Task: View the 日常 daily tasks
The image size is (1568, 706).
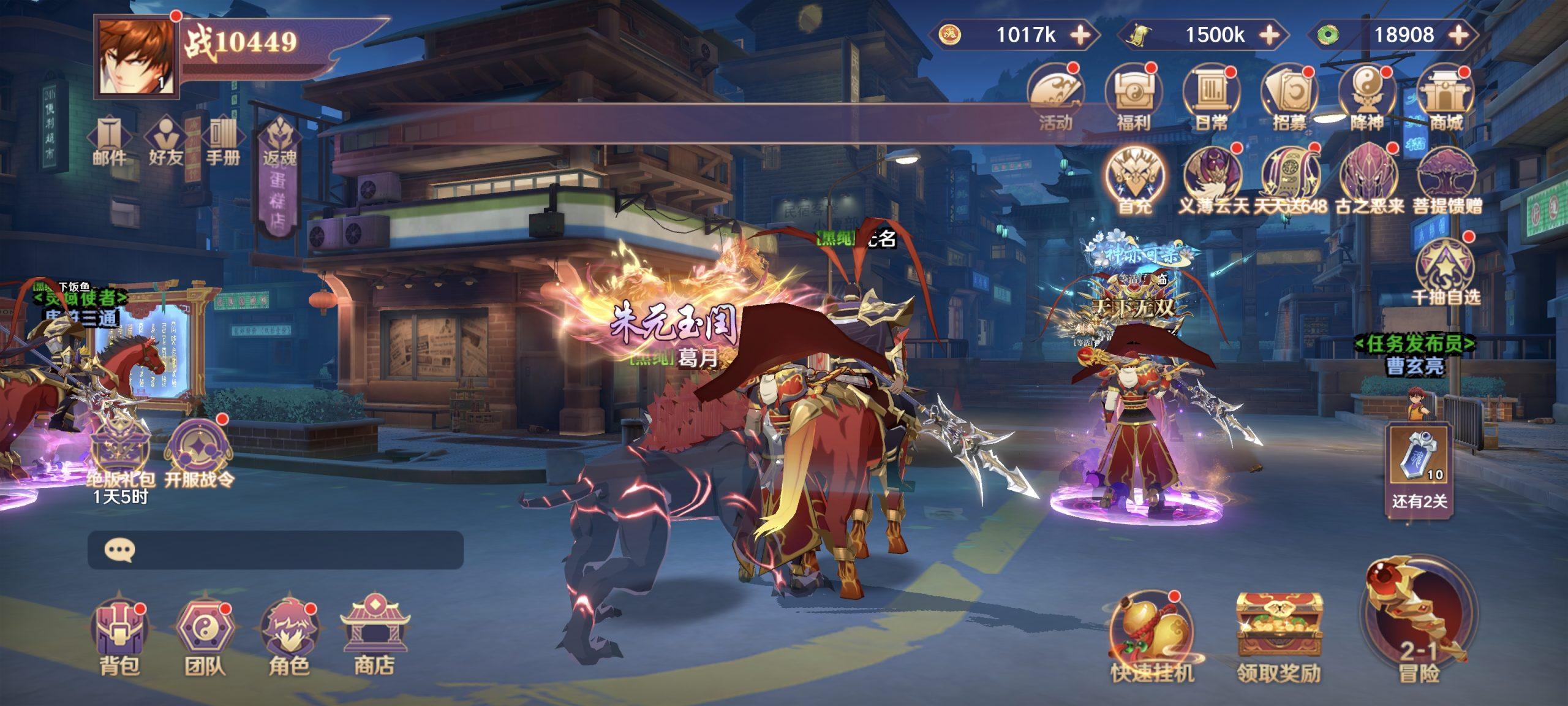Action: click(x=1211, y=98)
